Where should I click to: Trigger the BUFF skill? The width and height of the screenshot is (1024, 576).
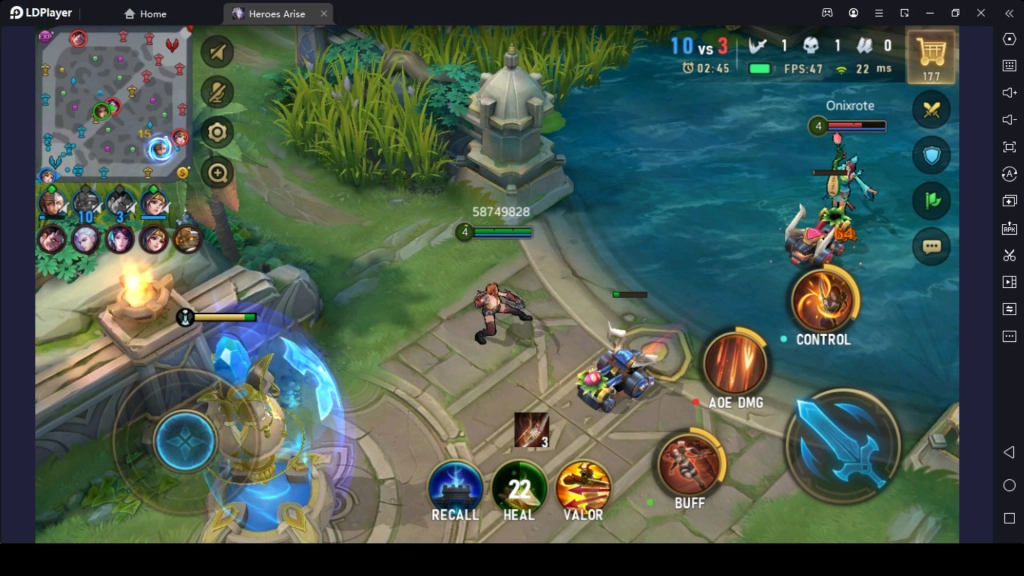pyautogui.click(x=690, y=462)
